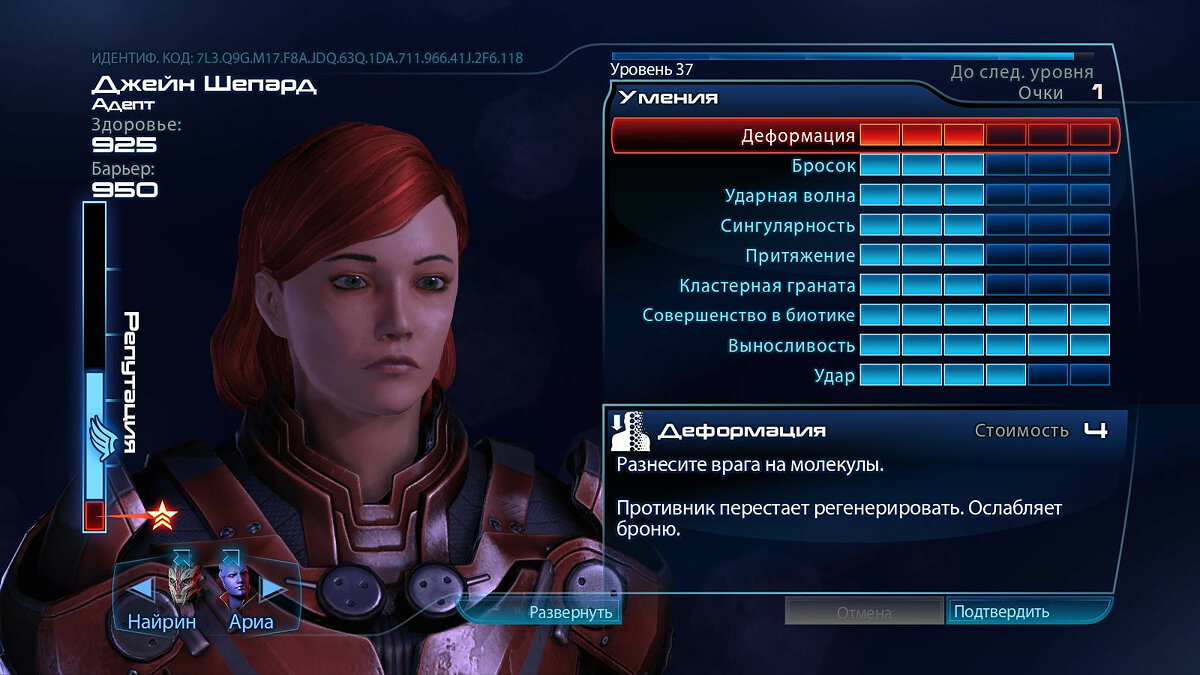Select the Ударная волна skill
The width and height of the screenshot is (1200, 675).
point(790,196)
